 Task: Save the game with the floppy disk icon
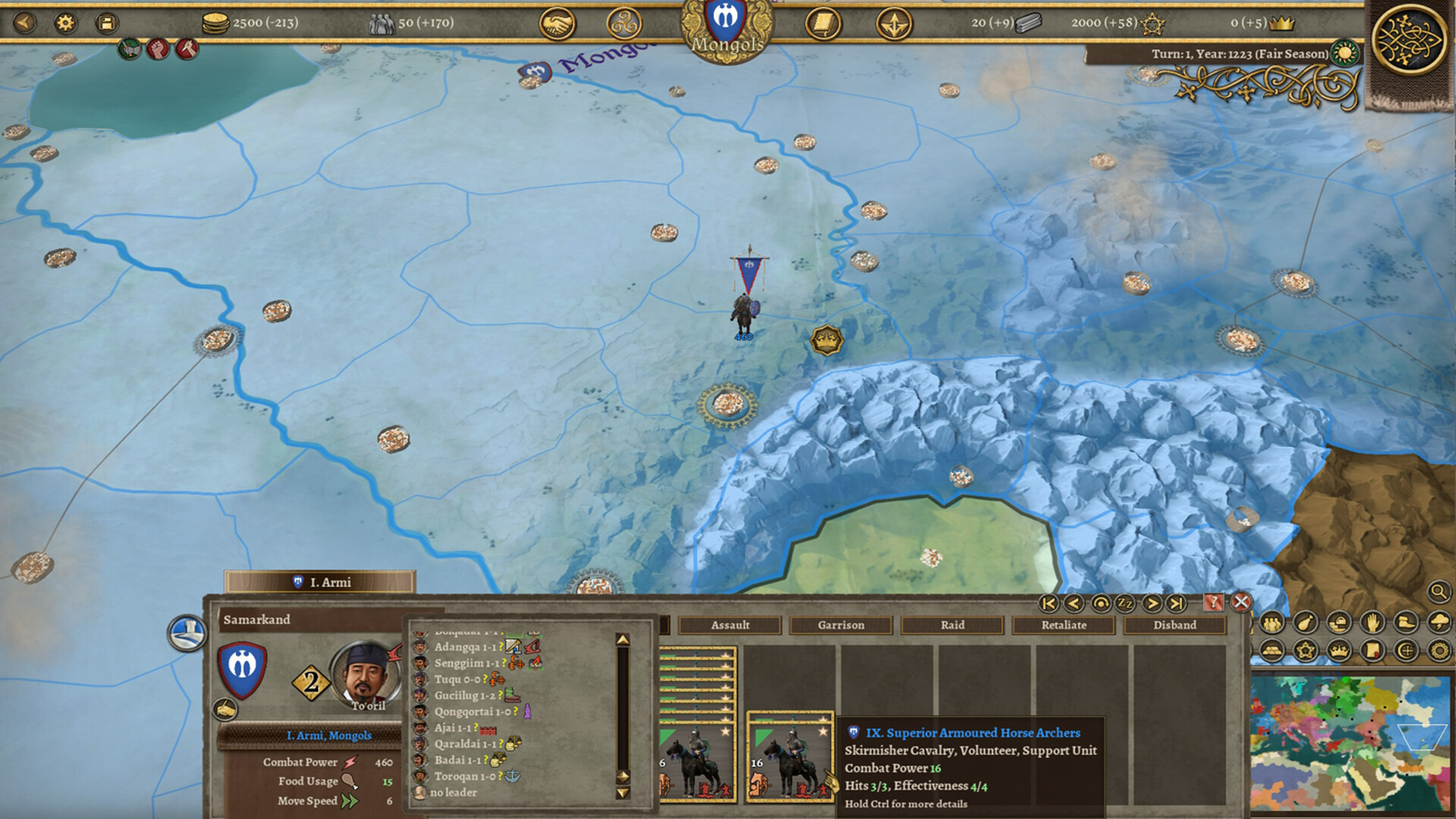click(x=105, y=24)
